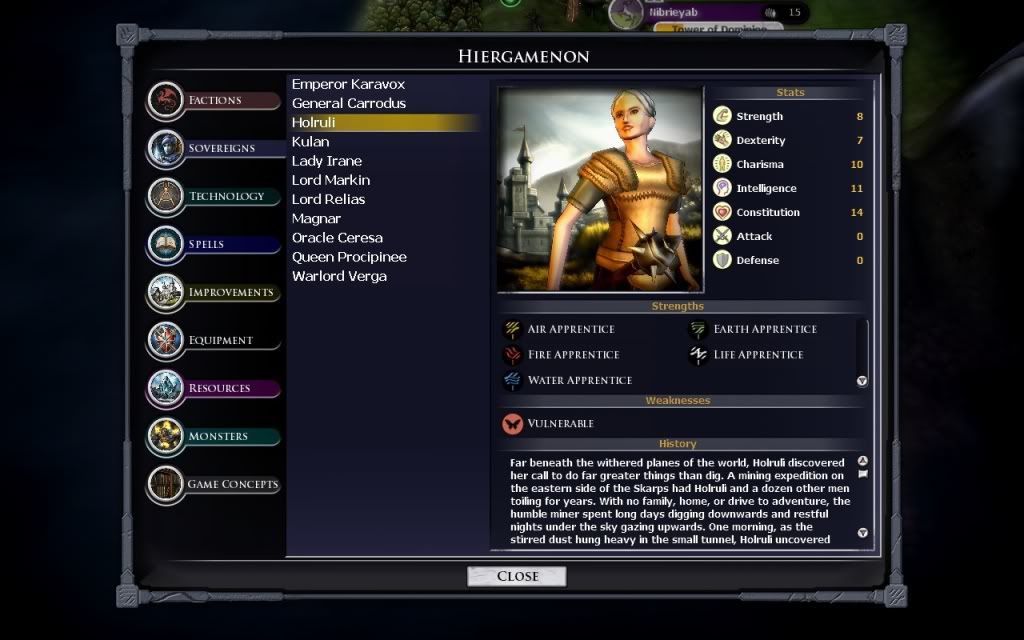Choose Warlord Verga entry
The width and height of the screenshot is (1024, 640).
tap(339, 276)
